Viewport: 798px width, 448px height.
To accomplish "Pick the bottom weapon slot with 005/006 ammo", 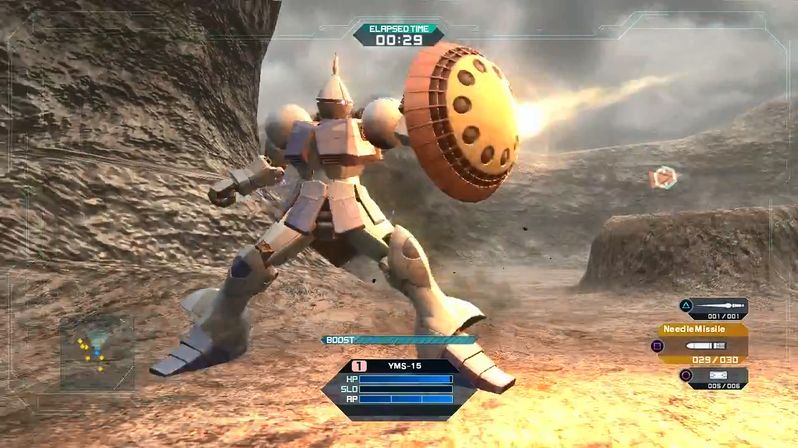I will 717,376.
